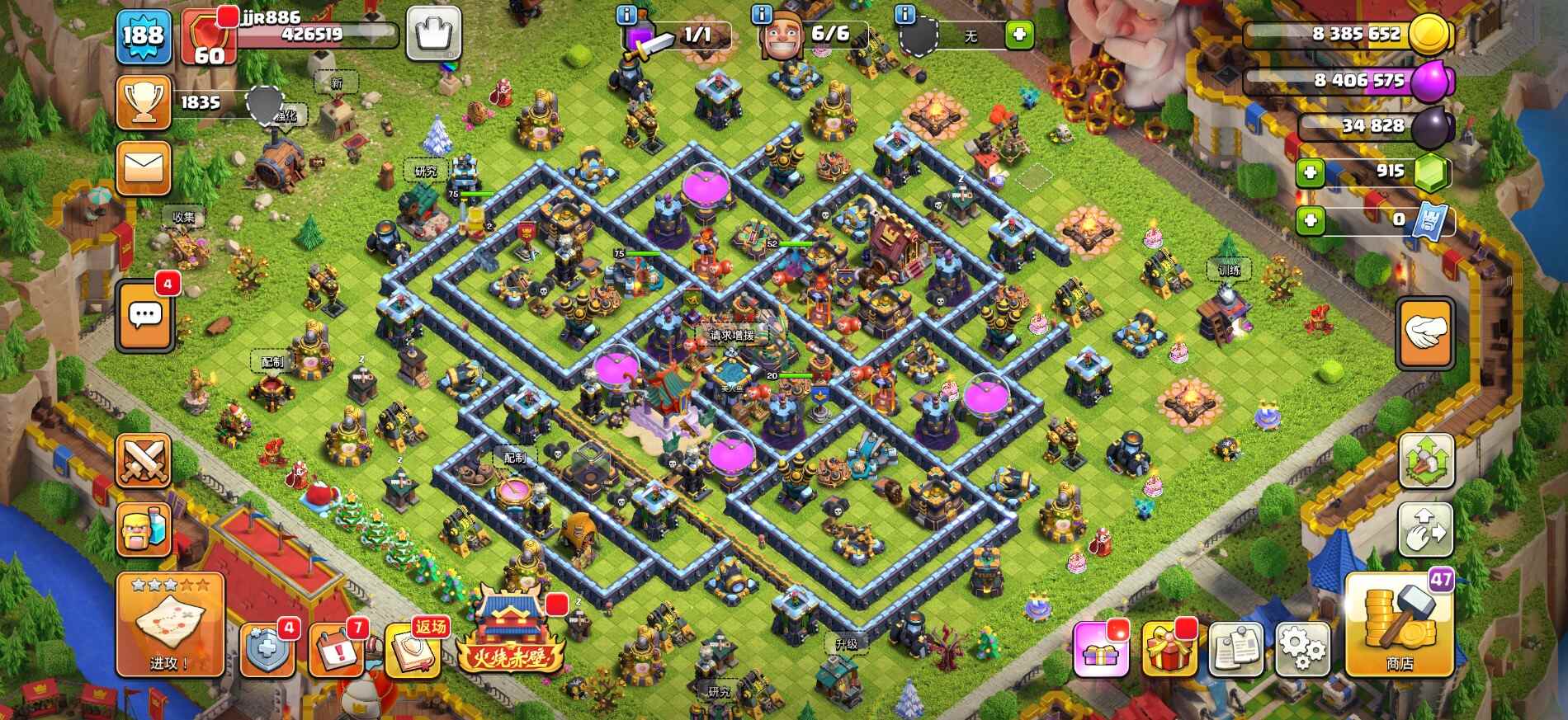Screen dimensions: 1568x720
Task: Open the returning player book icon
Action: point(414,648)
